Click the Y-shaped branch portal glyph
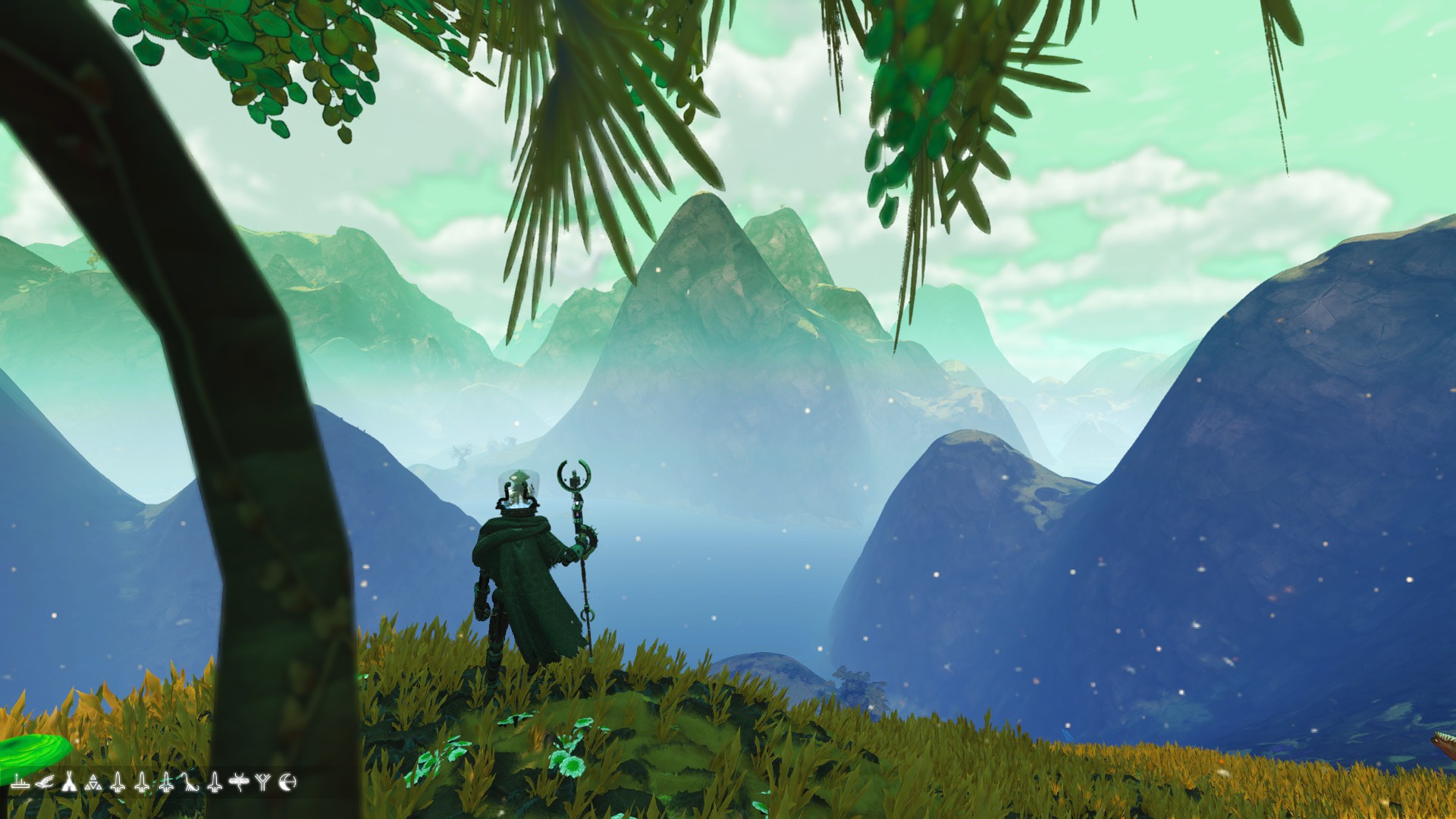 pos(262,782)
